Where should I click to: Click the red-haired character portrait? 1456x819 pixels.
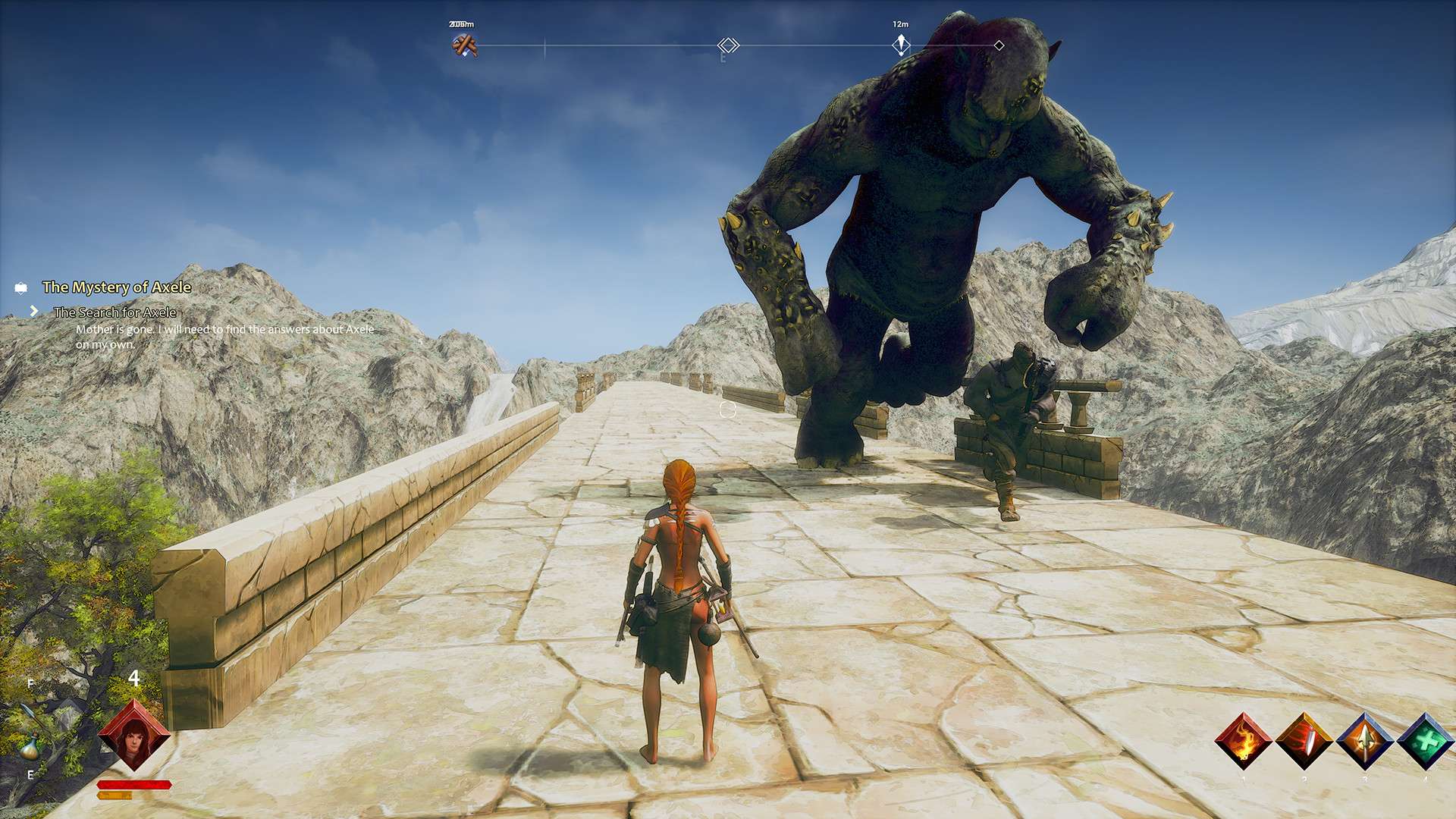[x=134, y=735]
